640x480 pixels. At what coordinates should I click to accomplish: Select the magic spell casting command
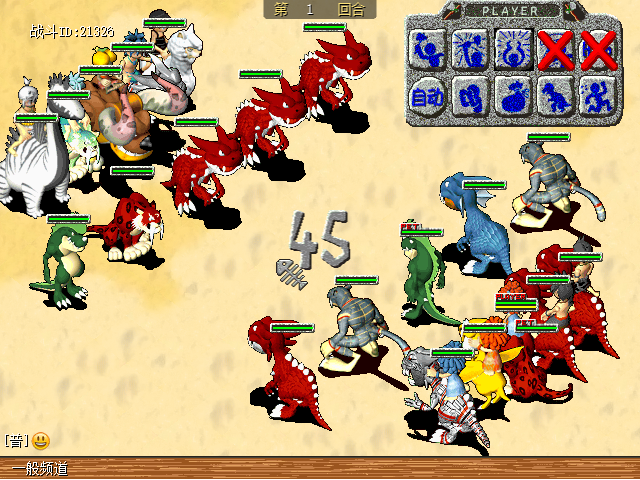coord(470,48)
